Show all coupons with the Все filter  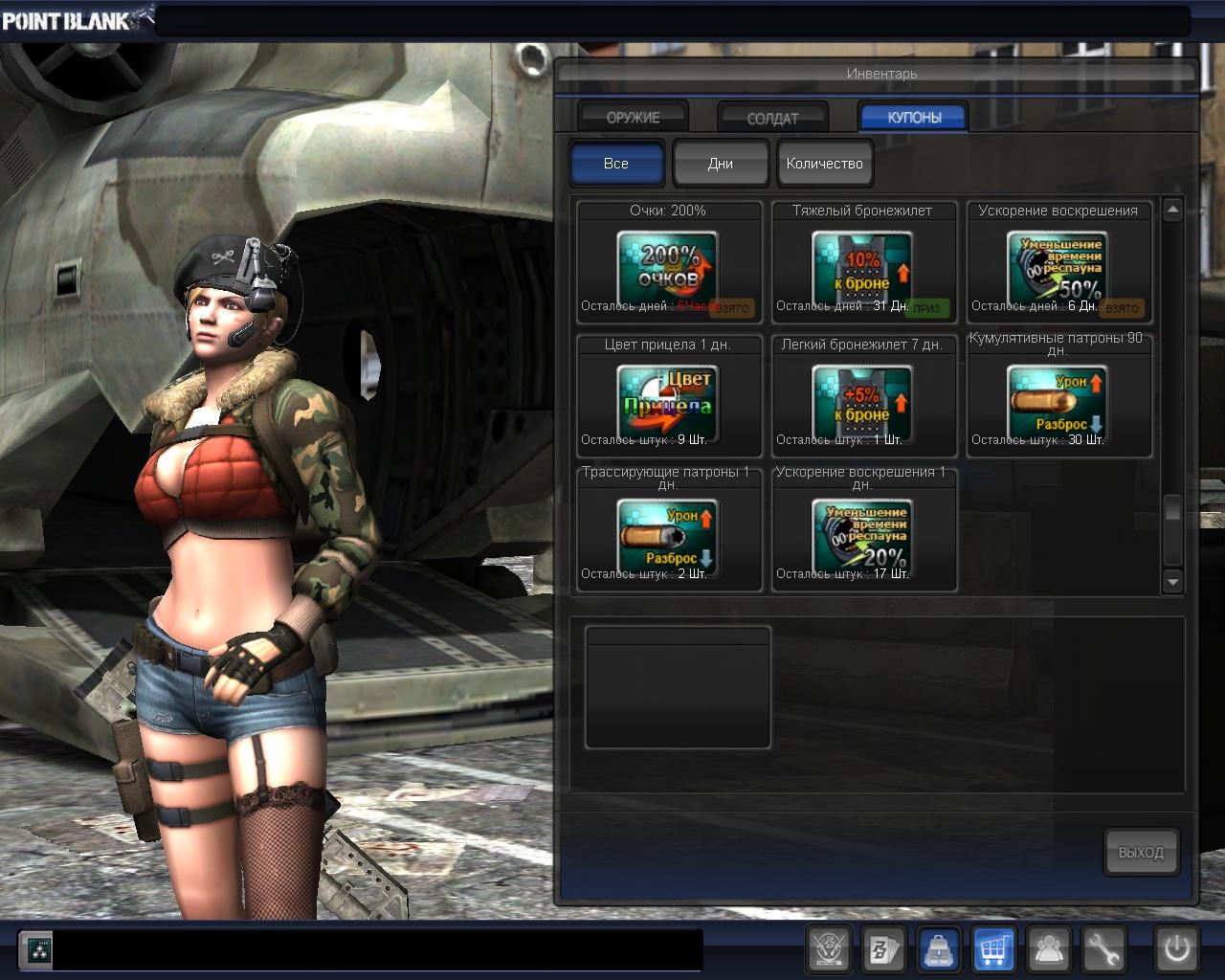(x=616, y=164)
